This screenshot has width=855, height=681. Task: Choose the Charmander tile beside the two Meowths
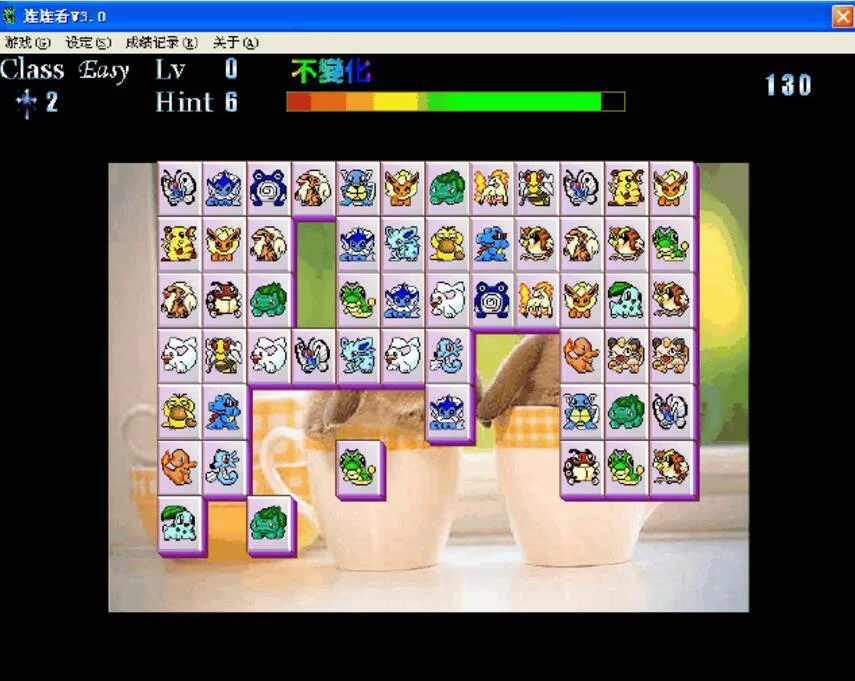coord(581,354)
